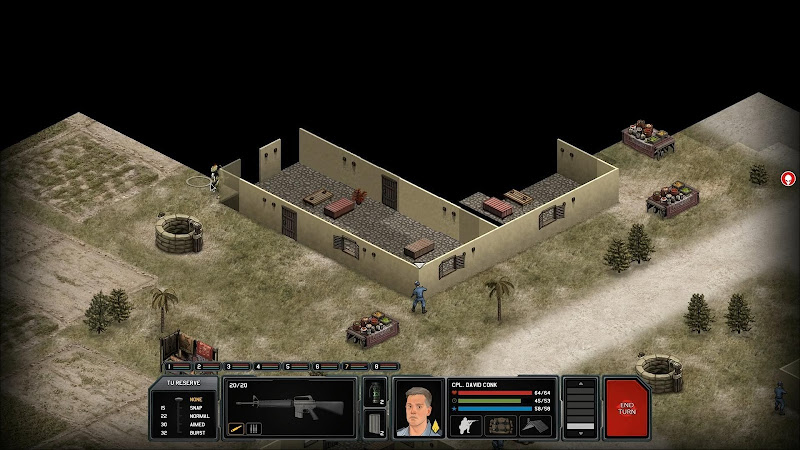Choose the bullet ammo type icon
Screen dimensions: 800x450
tap(236, 429)
